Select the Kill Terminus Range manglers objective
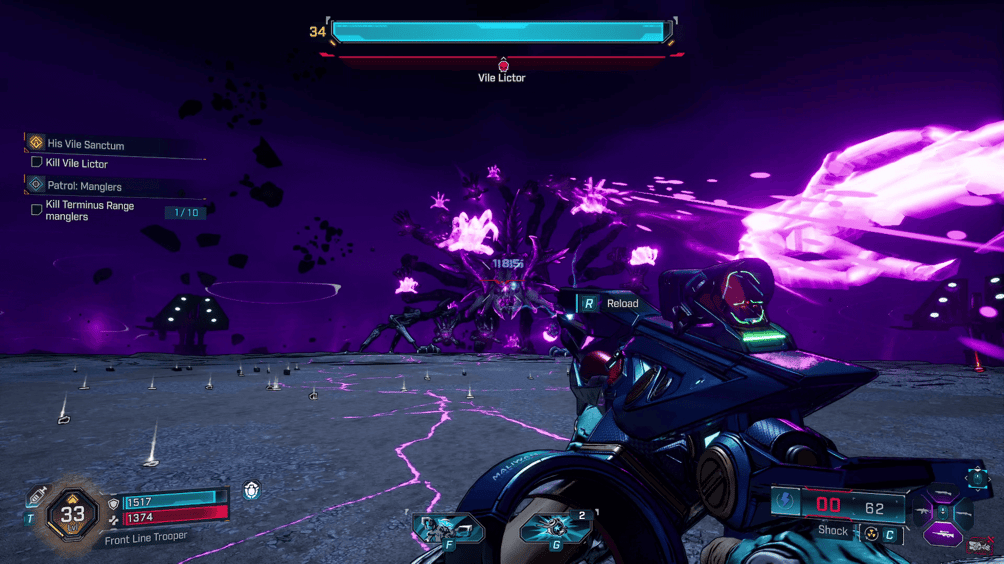 pos(89,210)
